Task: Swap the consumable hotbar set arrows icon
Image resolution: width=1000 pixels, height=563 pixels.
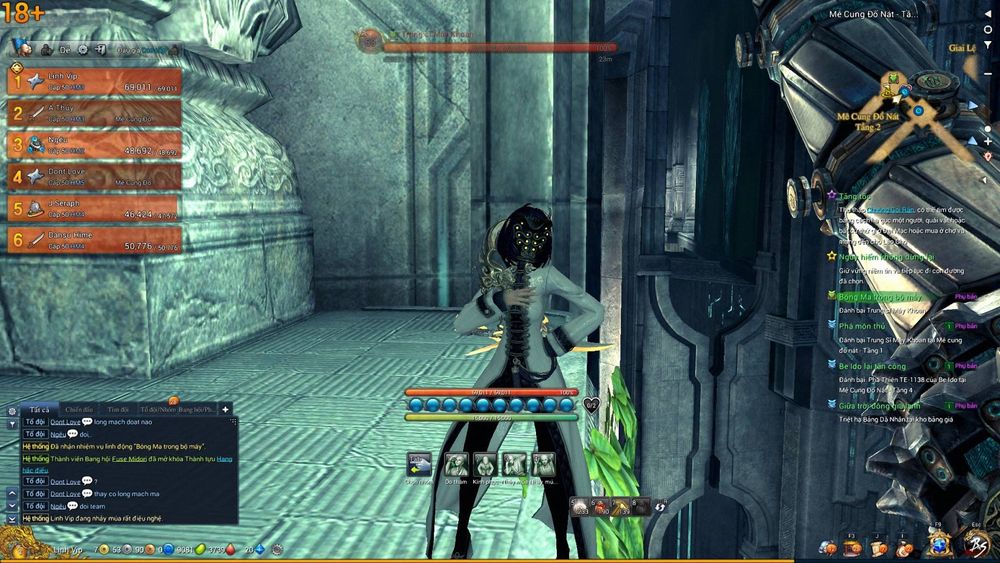Action: pyautogui.click(x=660, y=508)
